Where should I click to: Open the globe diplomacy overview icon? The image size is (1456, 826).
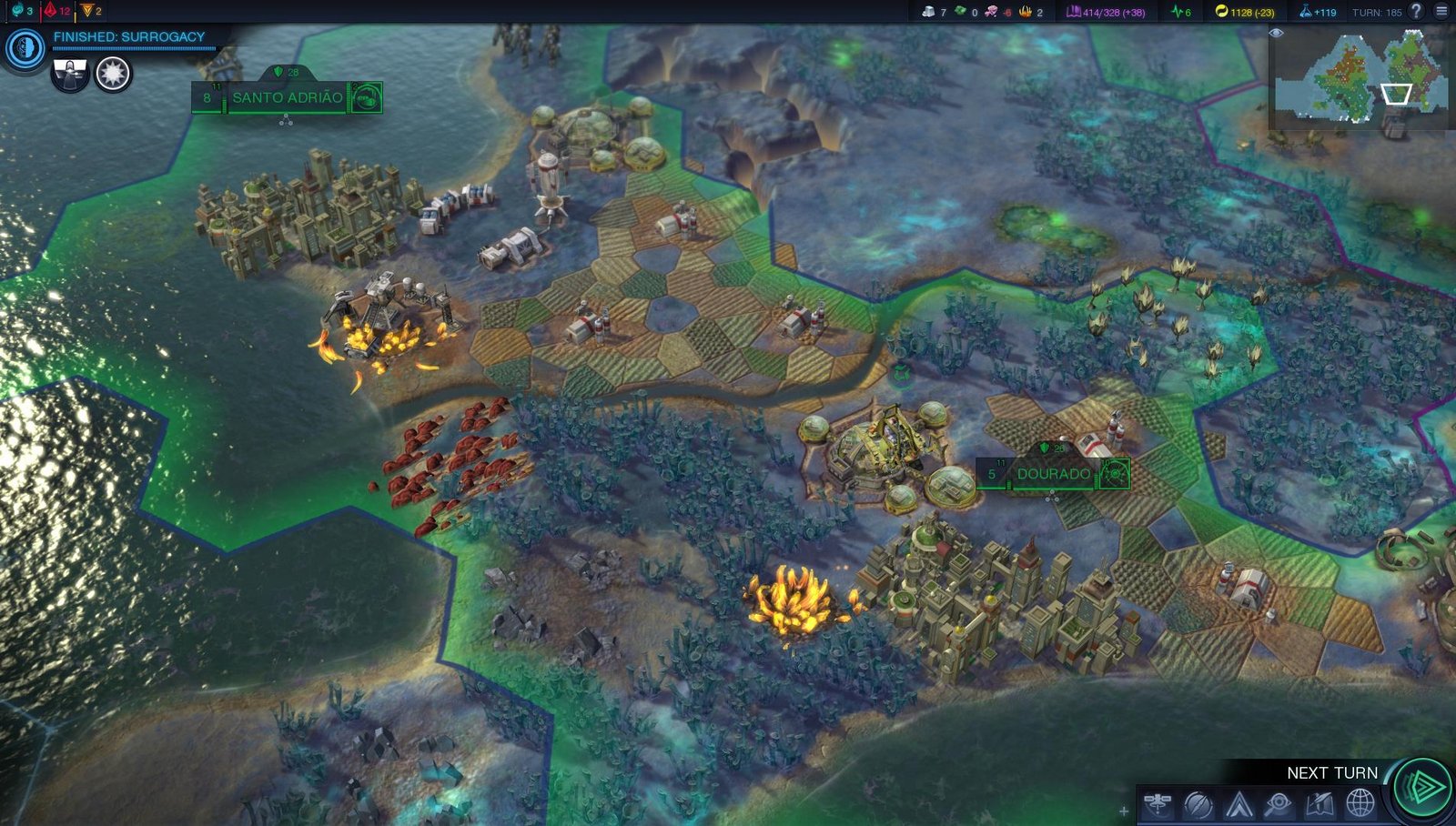(1360, 804)
